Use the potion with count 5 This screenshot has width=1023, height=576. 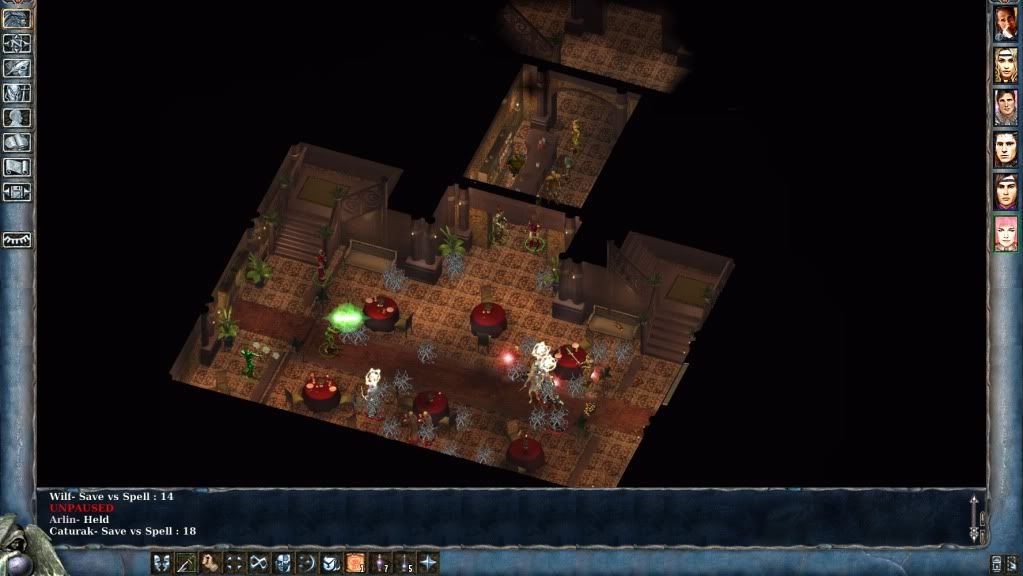(x=404, y=563)
